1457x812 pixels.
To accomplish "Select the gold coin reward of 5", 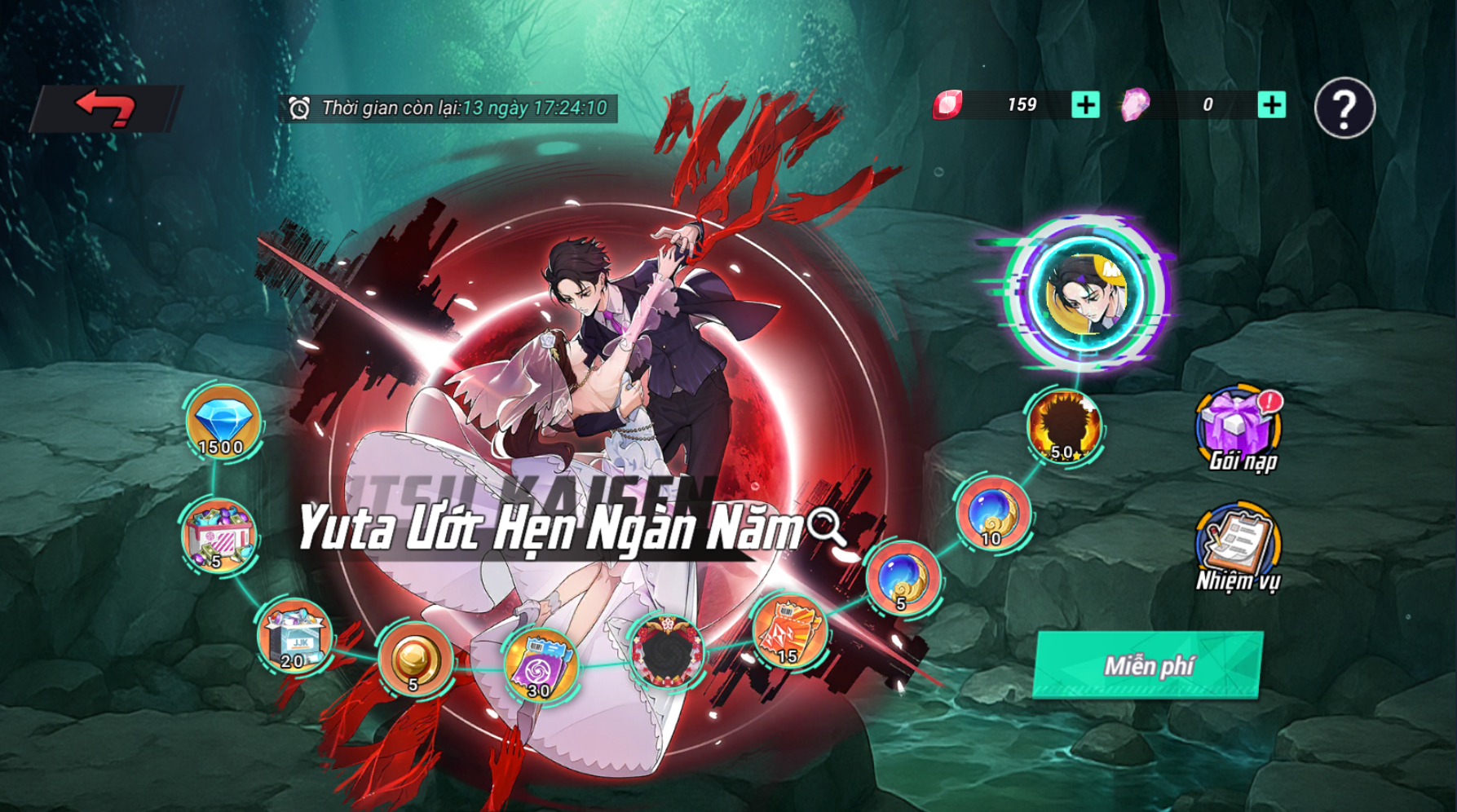I will pyautogui.click(x=414, y=659).
